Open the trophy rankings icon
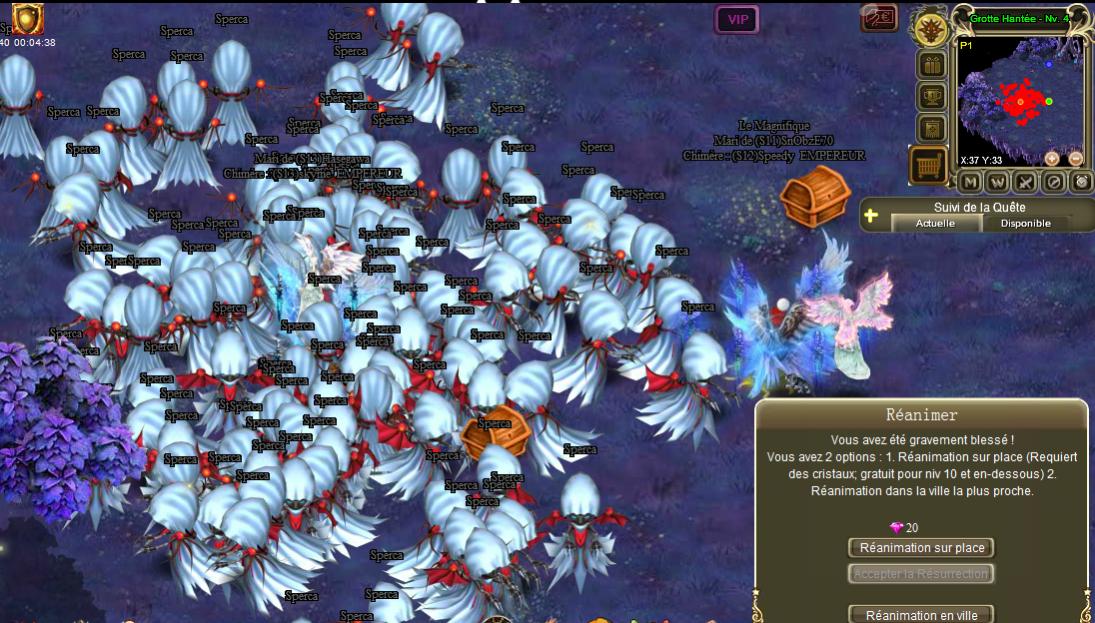 point(932,97)
